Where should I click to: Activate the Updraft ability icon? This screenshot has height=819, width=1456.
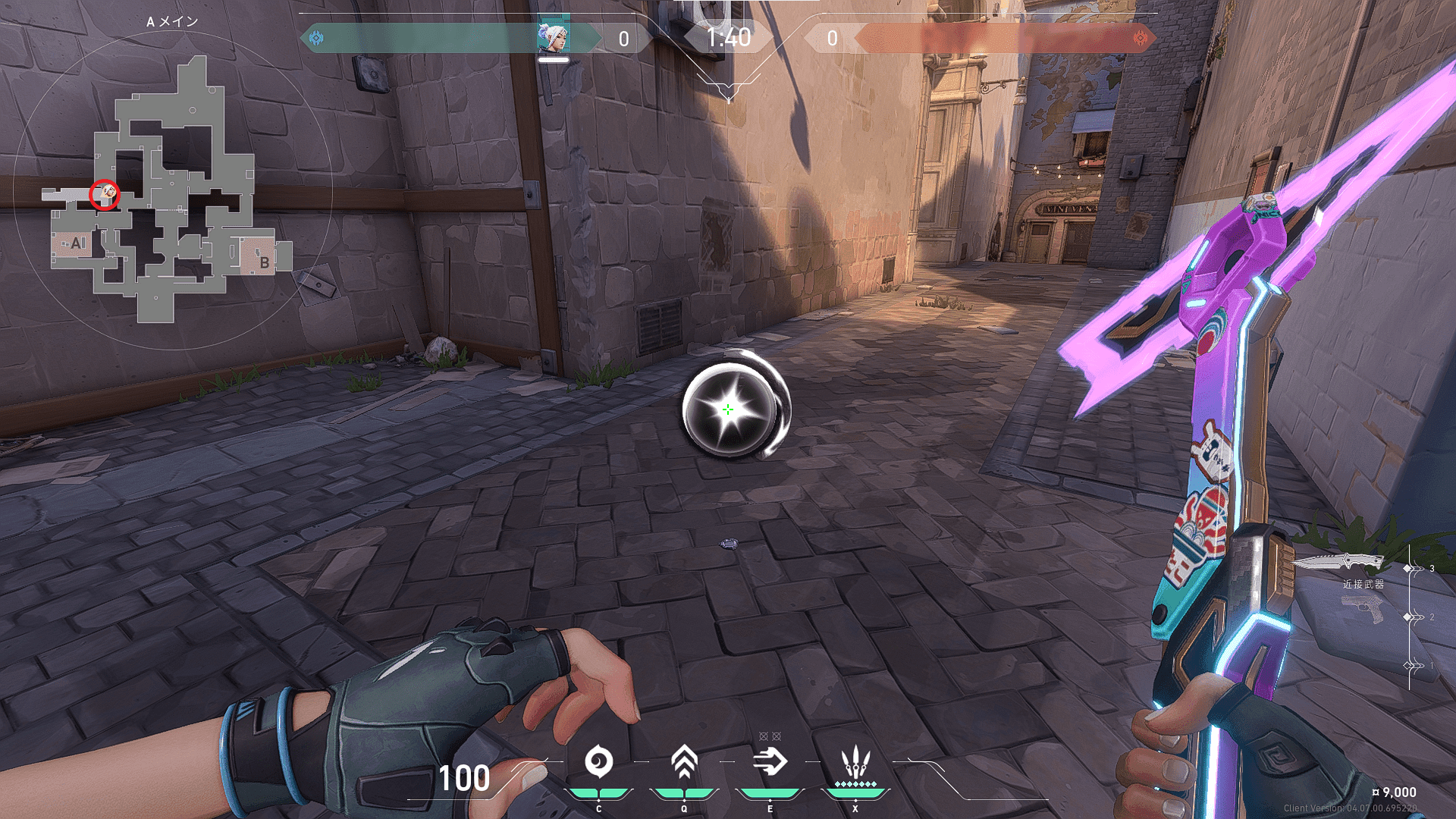tap(684, 762)
